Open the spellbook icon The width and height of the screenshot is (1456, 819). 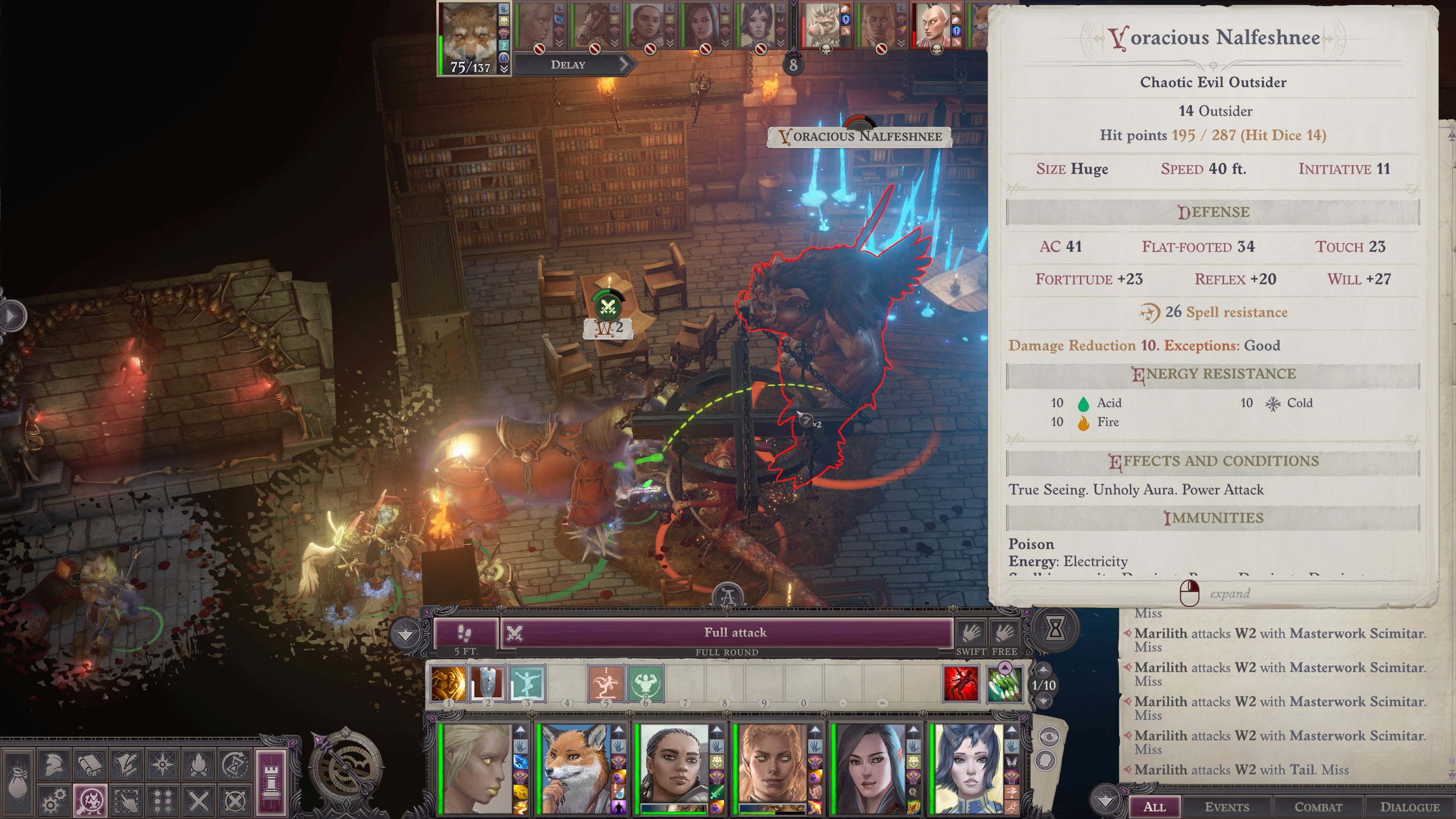pyautogui.click(x=90, y=766)
